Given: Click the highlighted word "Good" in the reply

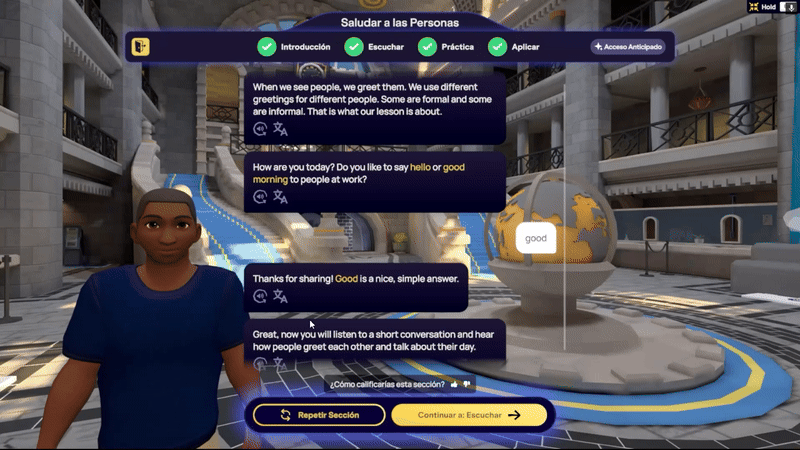Looking at the screenshot, I should 346,278.
